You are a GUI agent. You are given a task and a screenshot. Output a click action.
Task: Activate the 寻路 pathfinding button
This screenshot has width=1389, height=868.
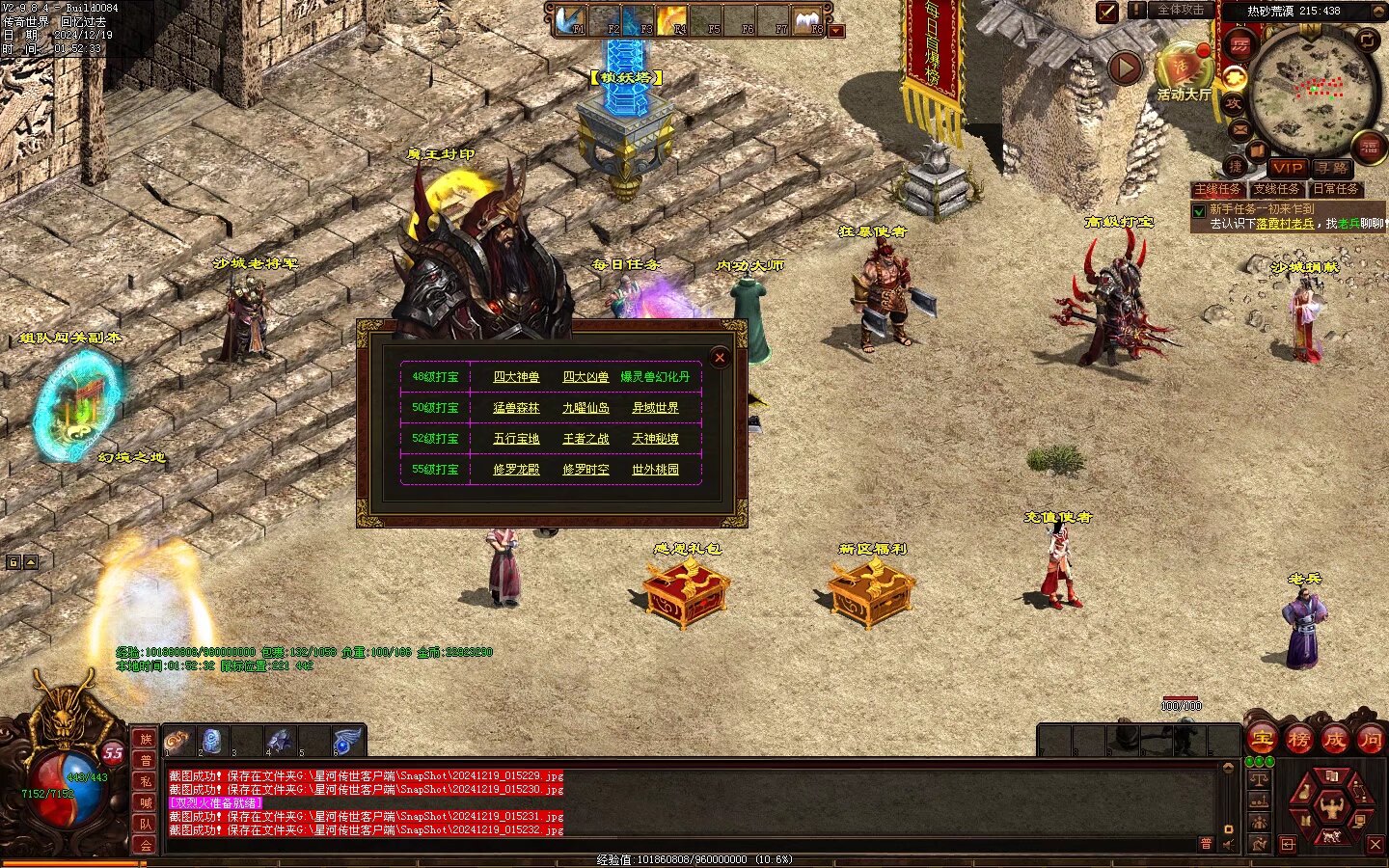[x=1332, y=168]
